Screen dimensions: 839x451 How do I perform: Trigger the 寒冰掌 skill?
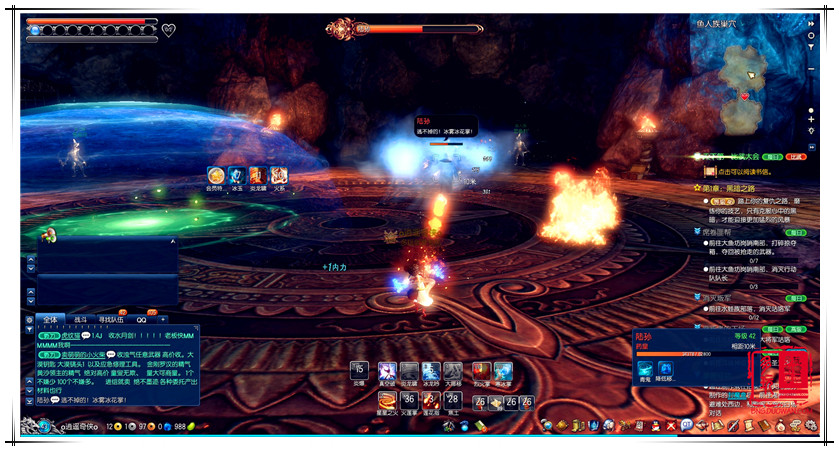click(502, 371)
